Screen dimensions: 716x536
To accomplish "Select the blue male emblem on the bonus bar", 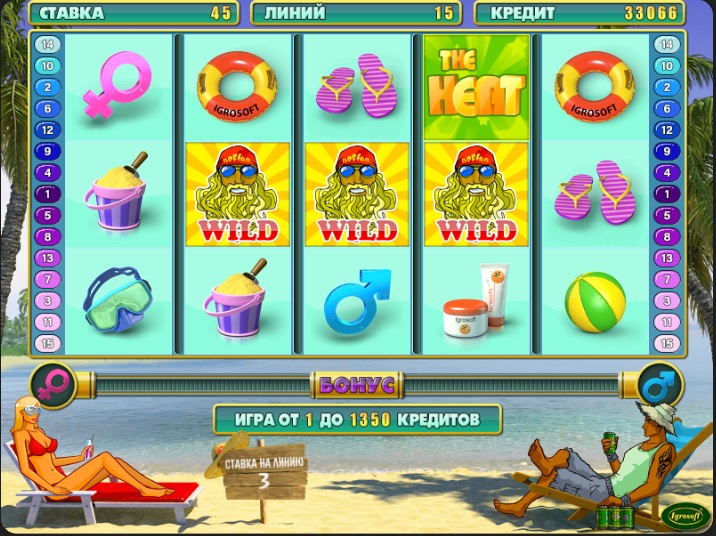I will pyautogui.click(x=661, y=384).
